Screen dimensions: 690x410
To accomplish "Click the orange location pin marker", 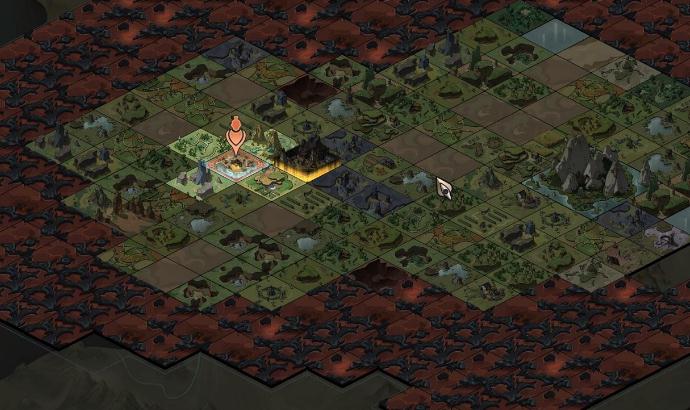I will click(235, 134).
